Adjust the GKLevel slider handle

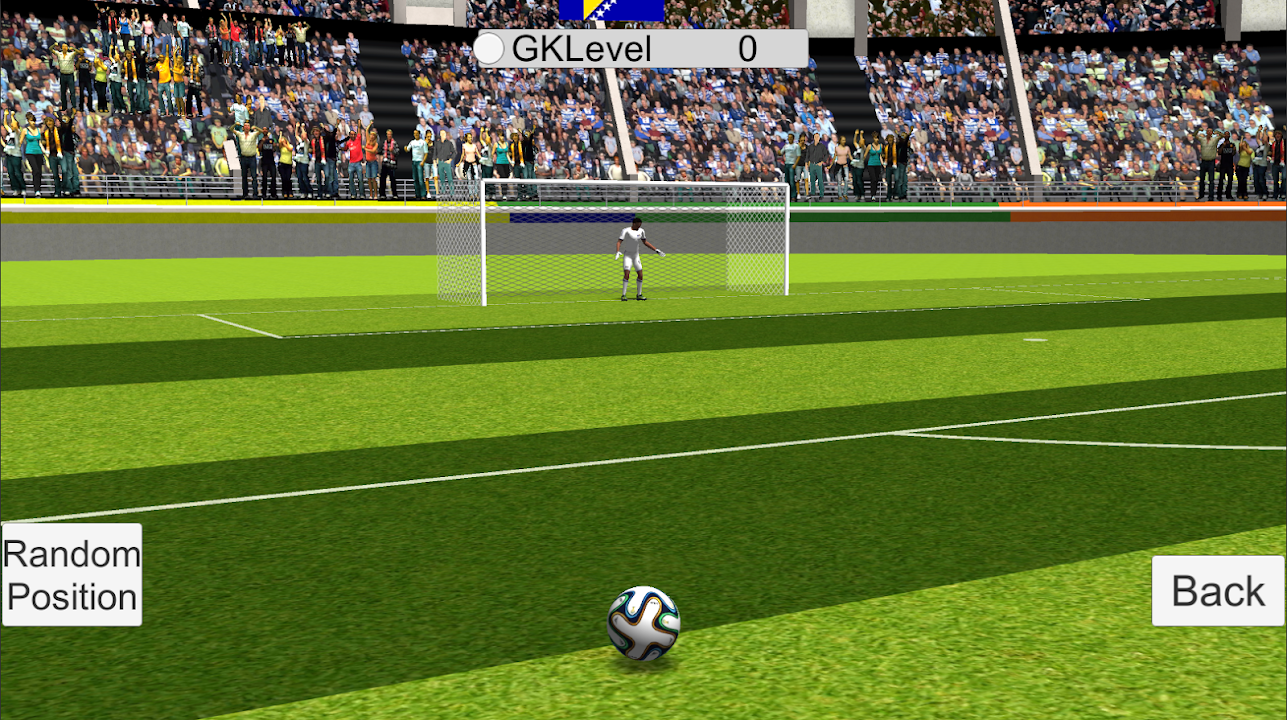[490, 48]
